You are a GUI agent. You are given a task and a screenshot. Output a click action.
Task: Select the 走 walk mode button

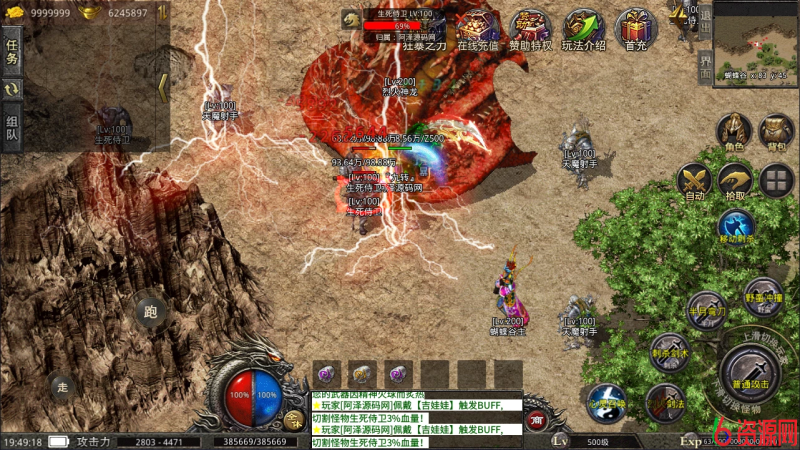[x=63, y=387]
